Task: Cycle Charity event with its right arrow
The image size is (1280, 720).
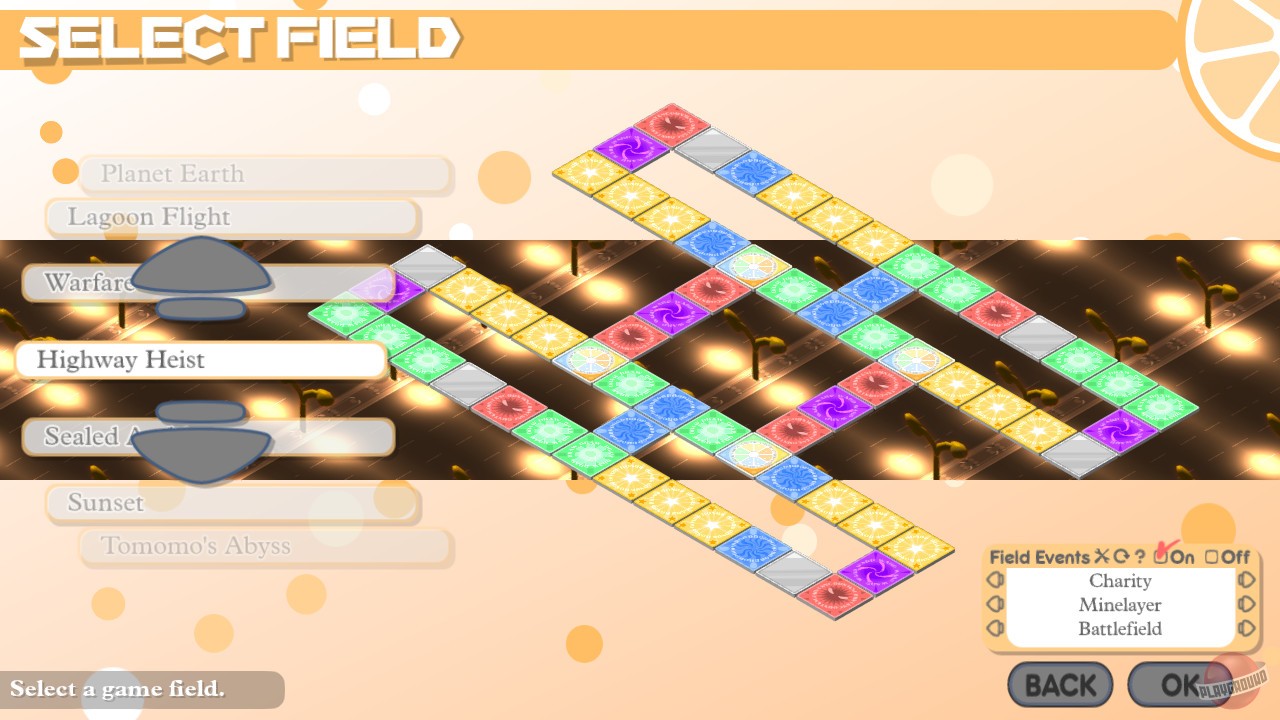Action: [1245, 580]
